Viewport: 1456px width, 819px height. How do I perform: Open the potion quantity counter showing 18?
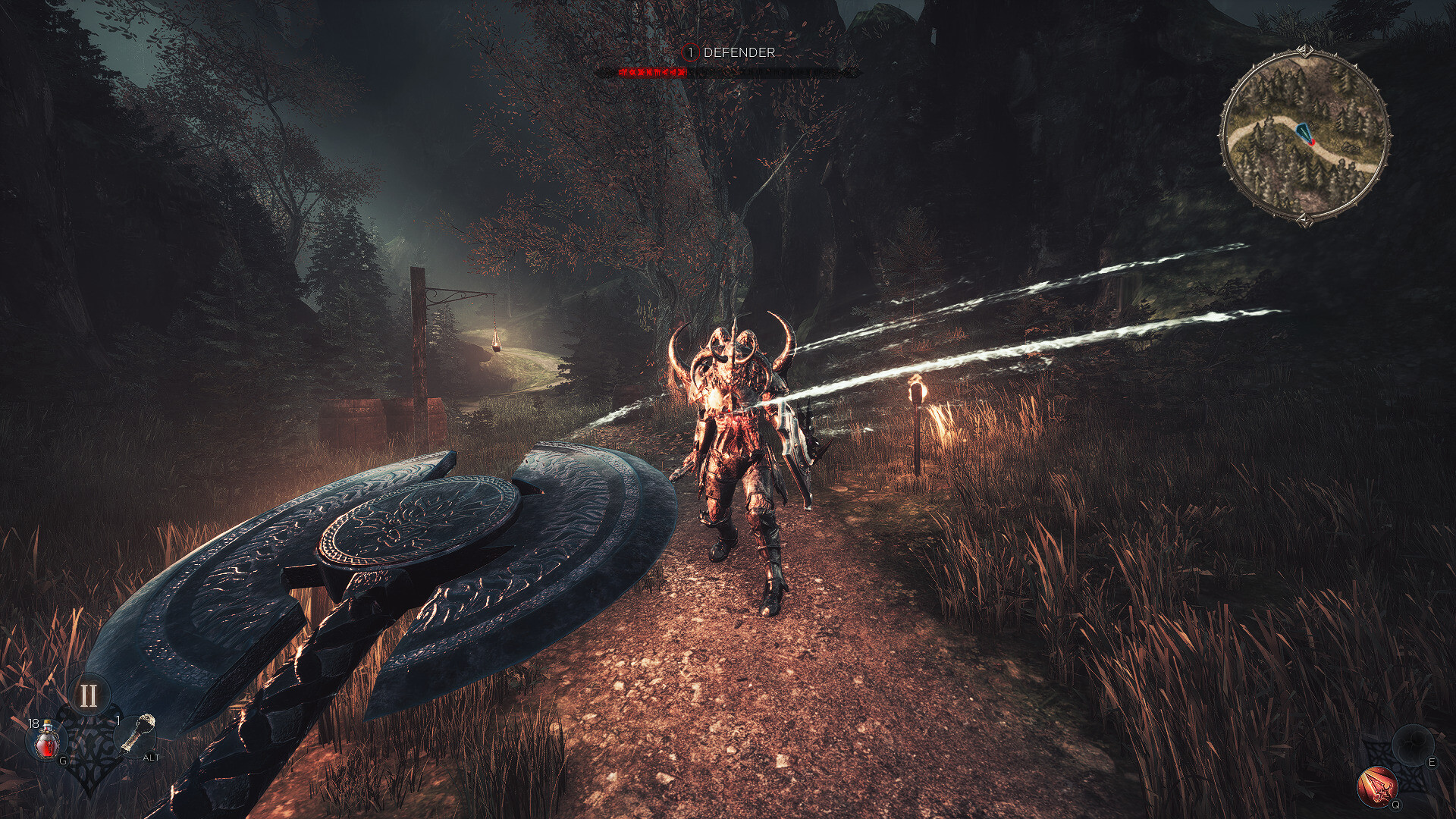point(34,723)
